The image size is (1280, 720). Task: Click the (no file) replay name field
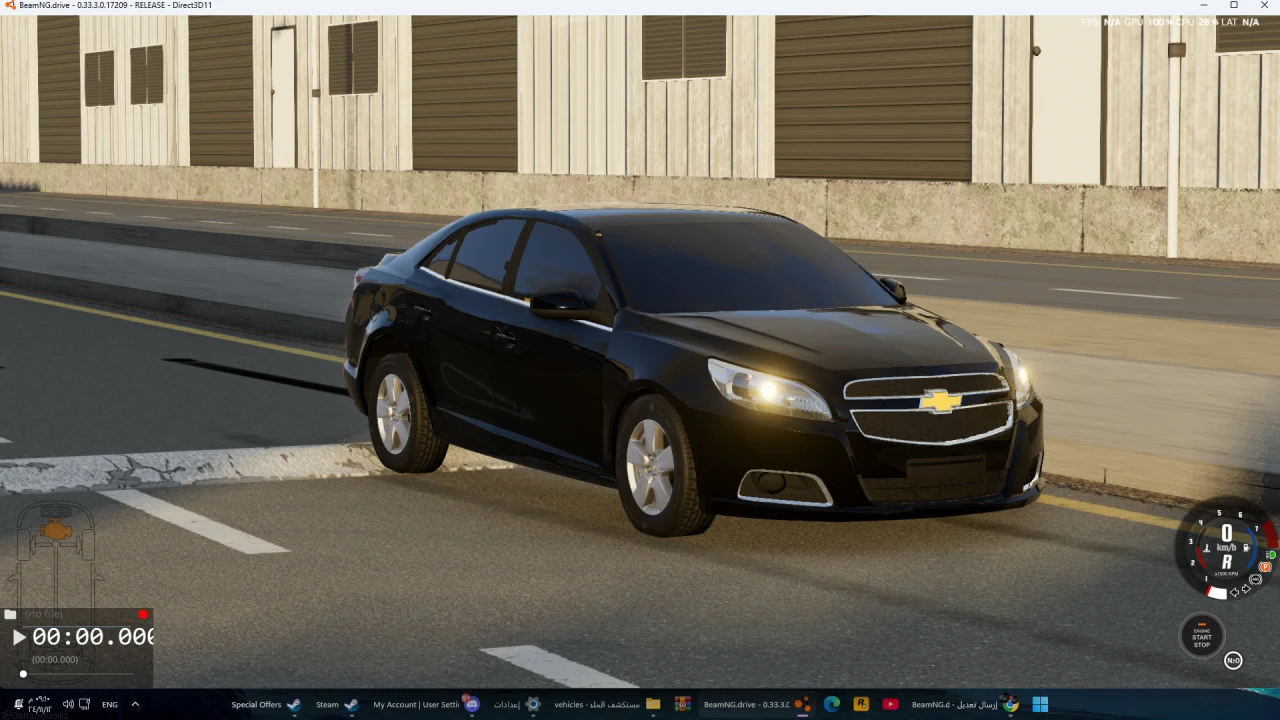point(42,613)
